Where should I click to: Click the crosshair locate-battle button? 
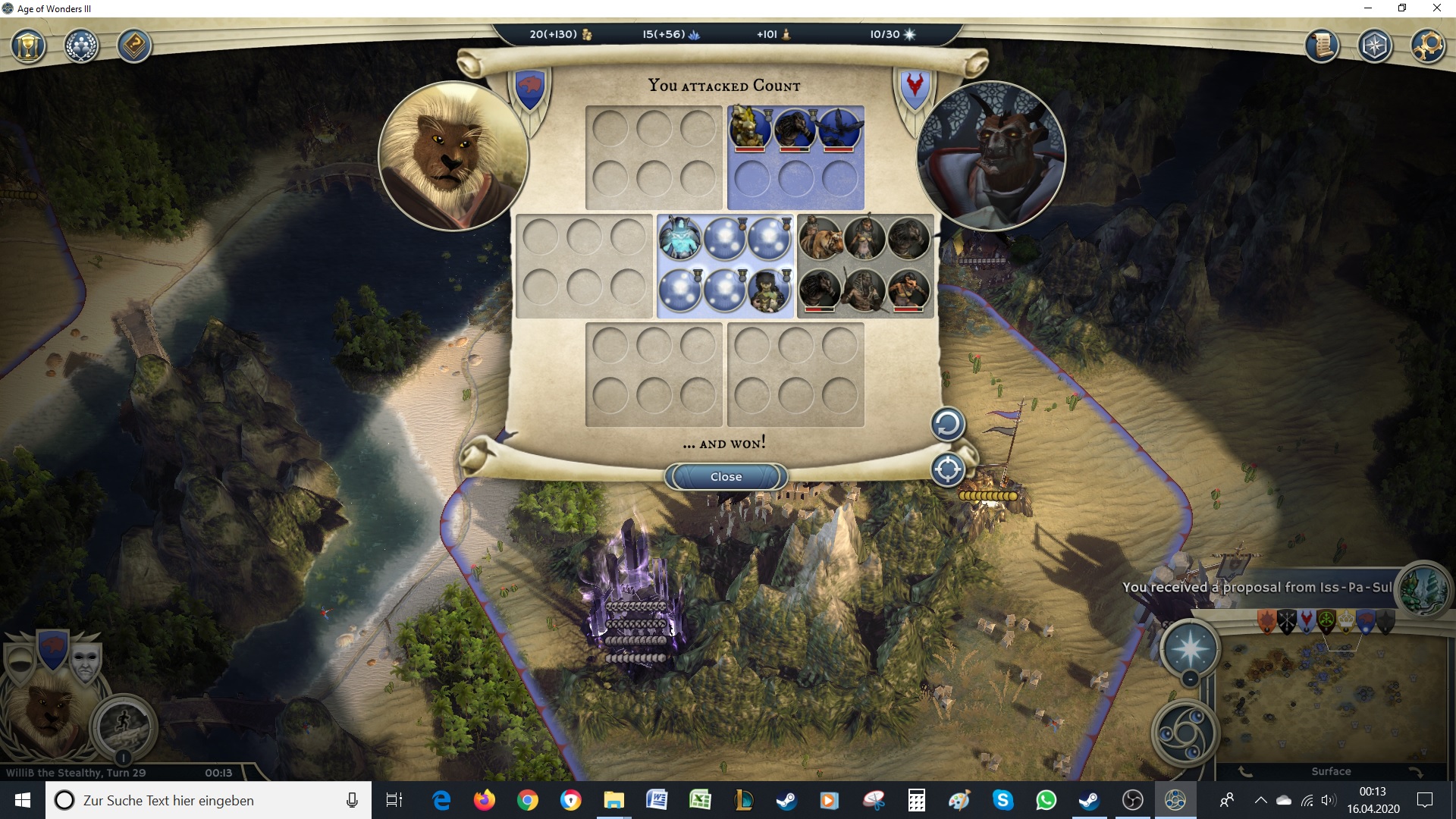coord(947,469)
